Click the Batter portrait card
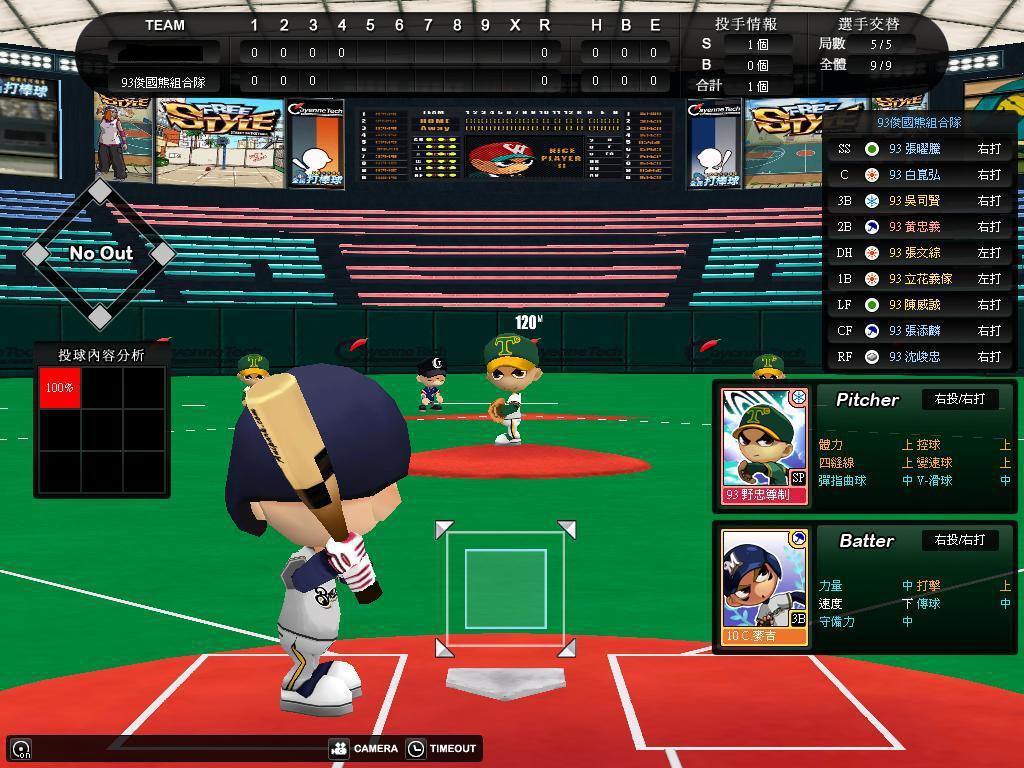The width and height of the screenshot is (1024, 768). click(x=765, y=587)
